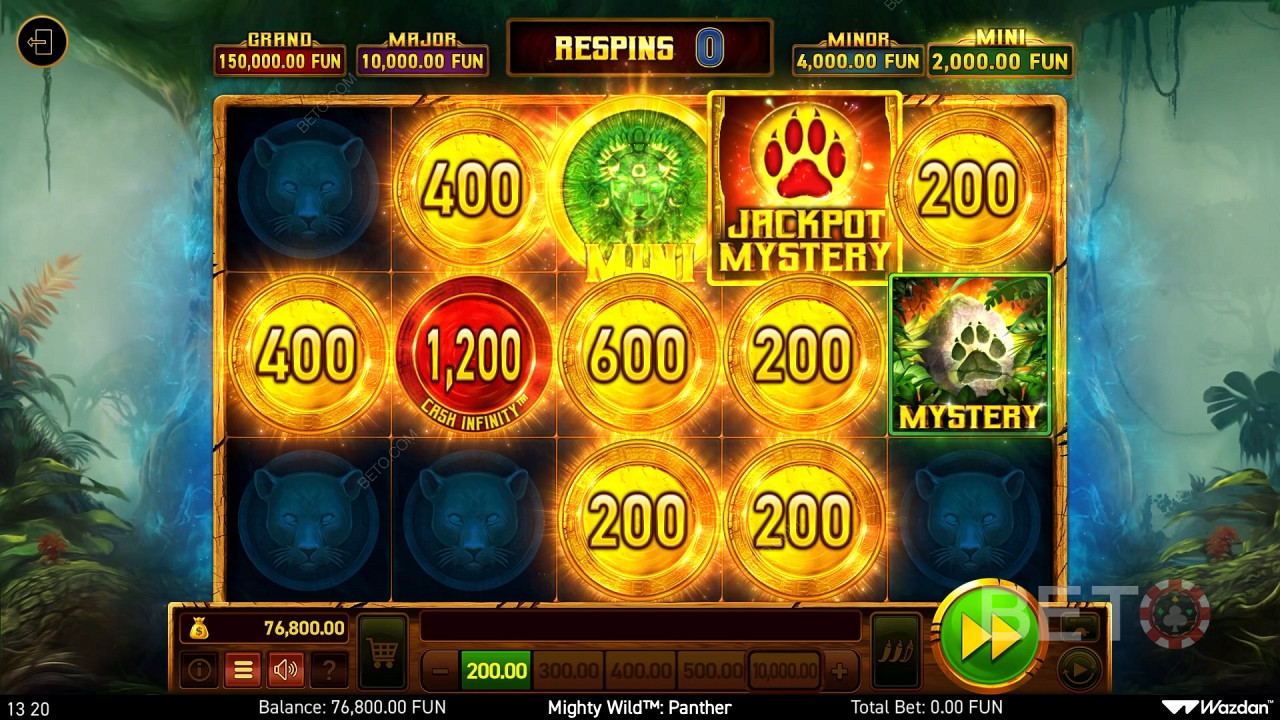The height and width of the screenshot is (720, 1280).
Task: Click the exit door icon
Action: click(42, 43)
